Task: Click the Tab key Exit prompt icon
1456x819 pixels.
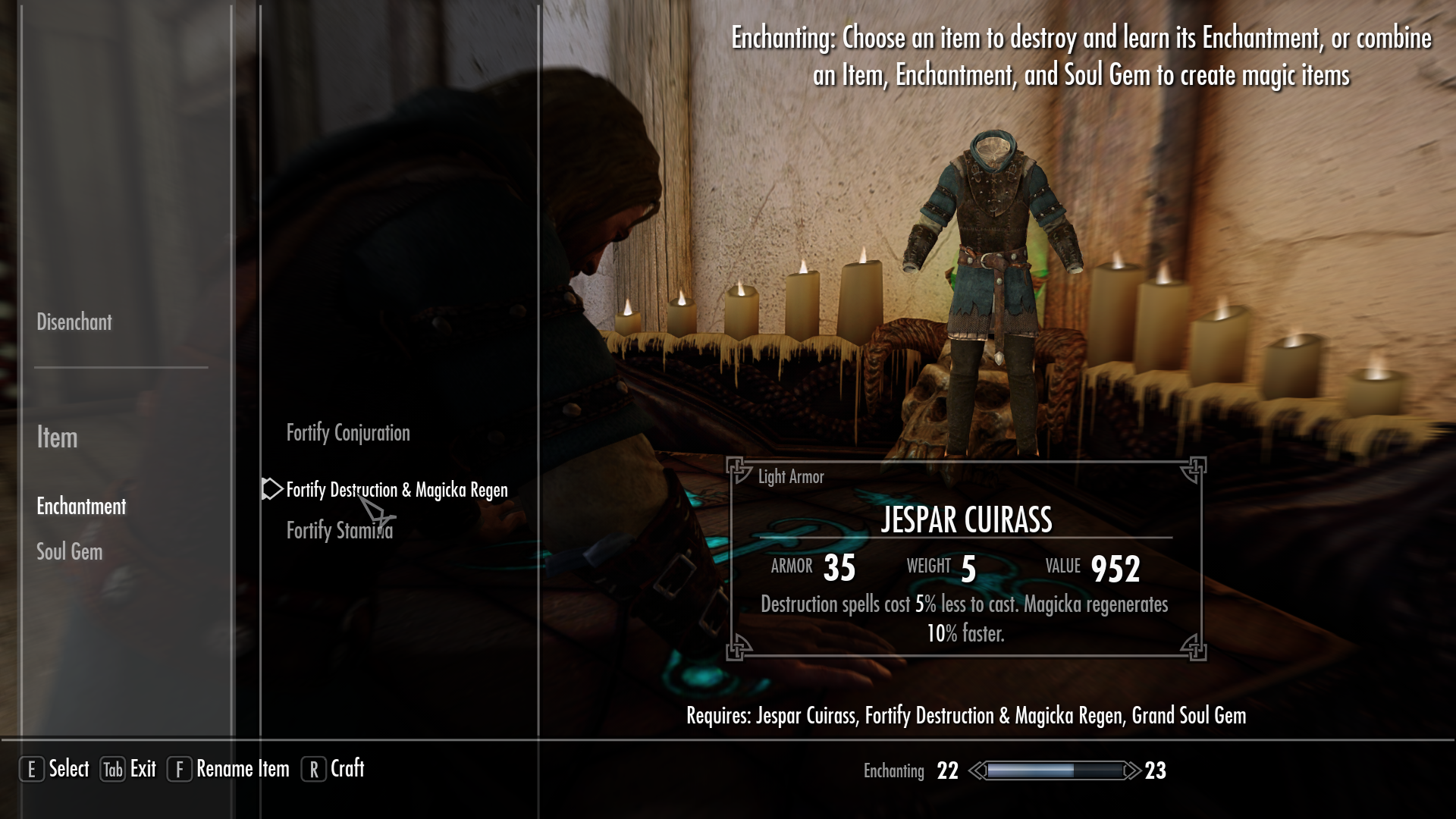Action: (111, 769)
